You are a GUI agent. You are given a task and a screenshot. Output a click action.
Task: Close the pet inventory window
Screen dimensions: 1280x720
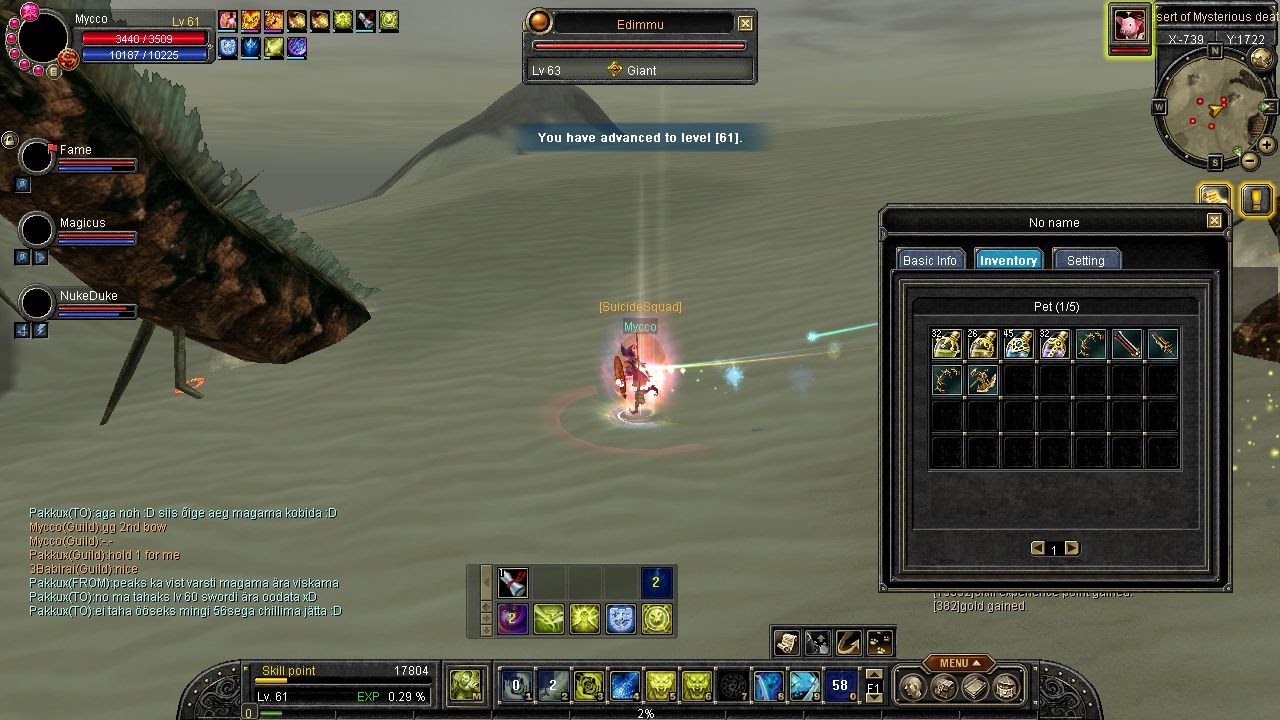click(x=1214, y=221)
